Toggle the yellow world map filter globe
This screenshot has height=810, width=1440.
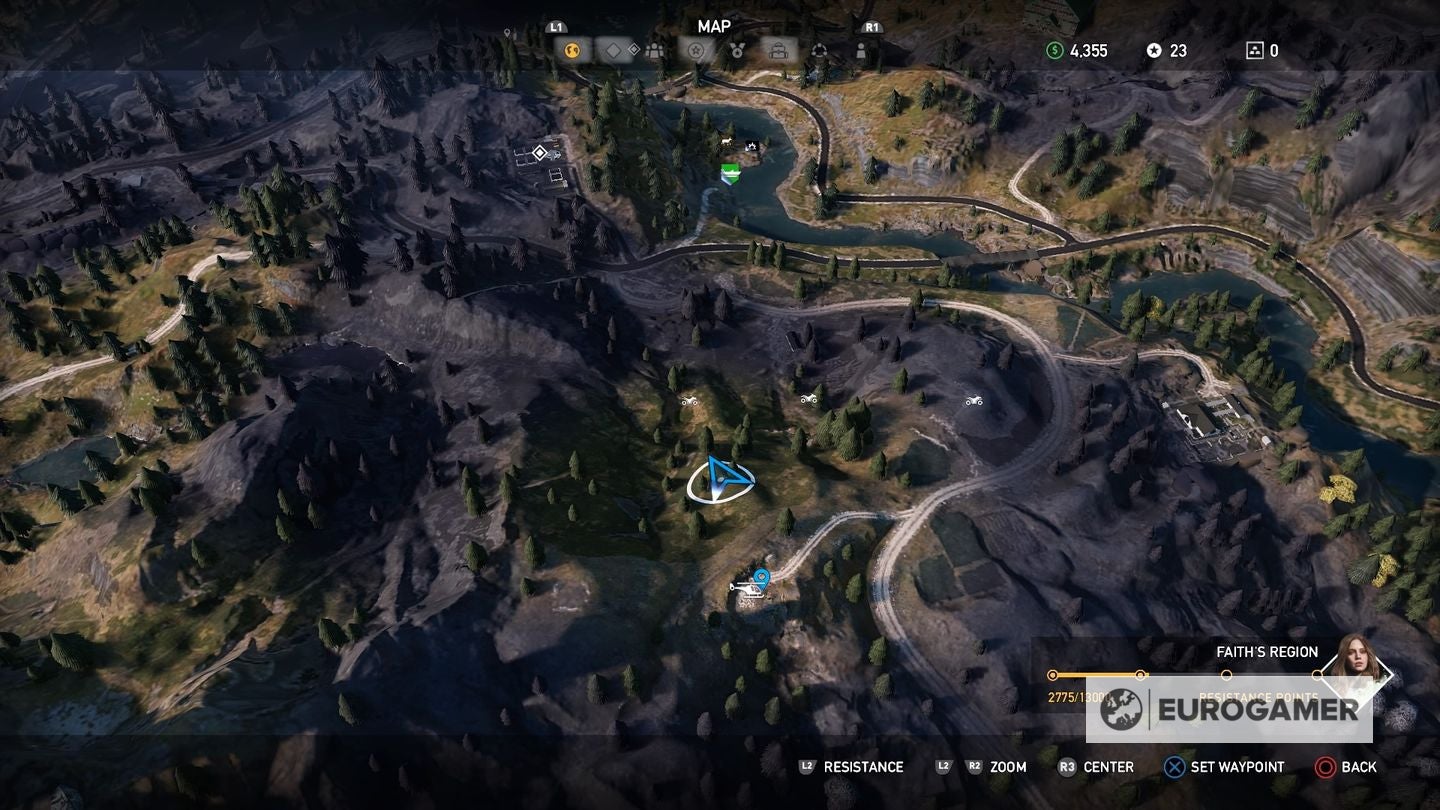pyautogui.click(x=570, y=51)
